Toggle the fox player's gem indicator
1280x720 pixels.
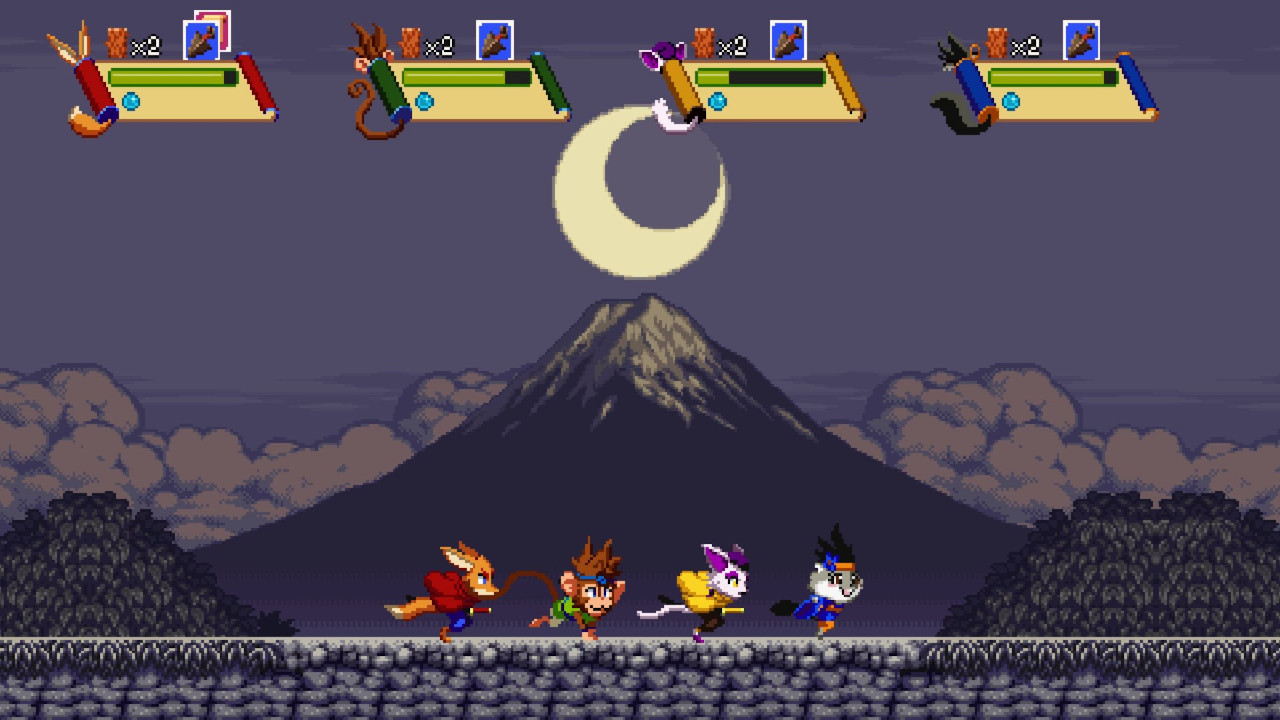[130, 101]
